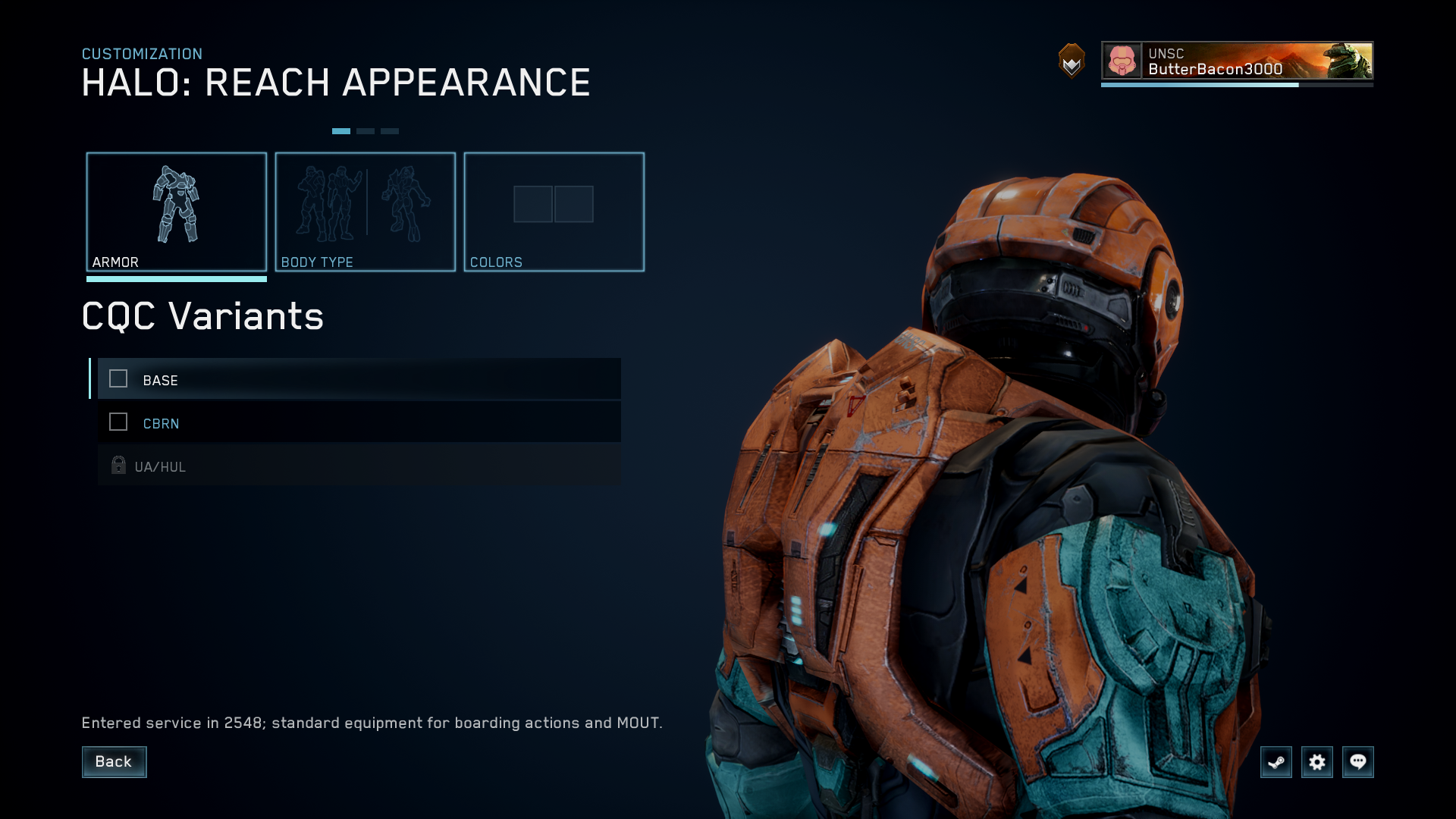
Task: Select the ARMOR tab label
Action: pyautogui.click(x=115, y=262)
